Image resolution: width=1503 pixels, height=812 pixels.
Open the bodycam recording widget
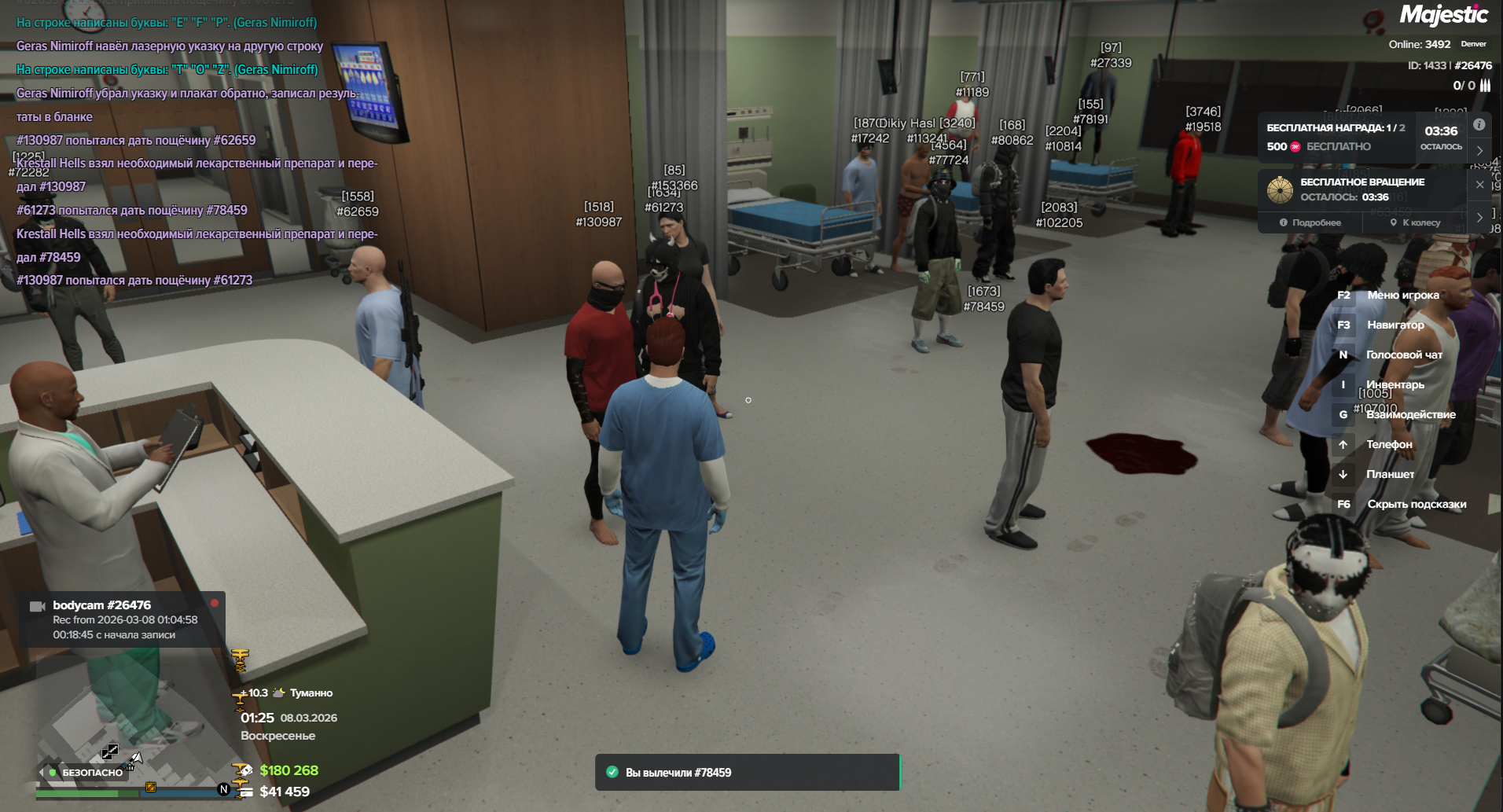click(122, 619)
